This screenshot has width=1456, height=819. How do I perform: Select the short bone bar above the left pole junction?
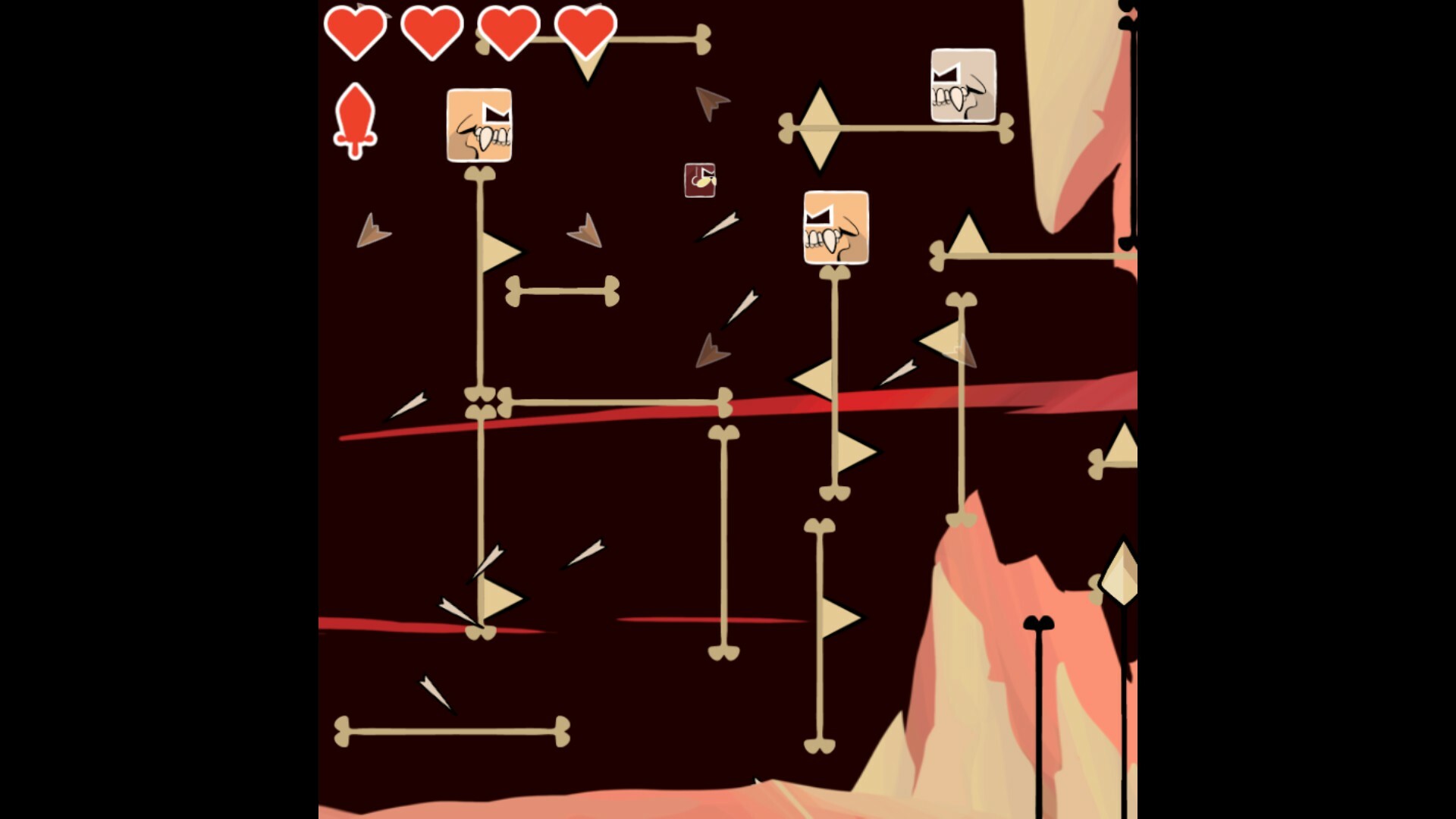(561, 292)
